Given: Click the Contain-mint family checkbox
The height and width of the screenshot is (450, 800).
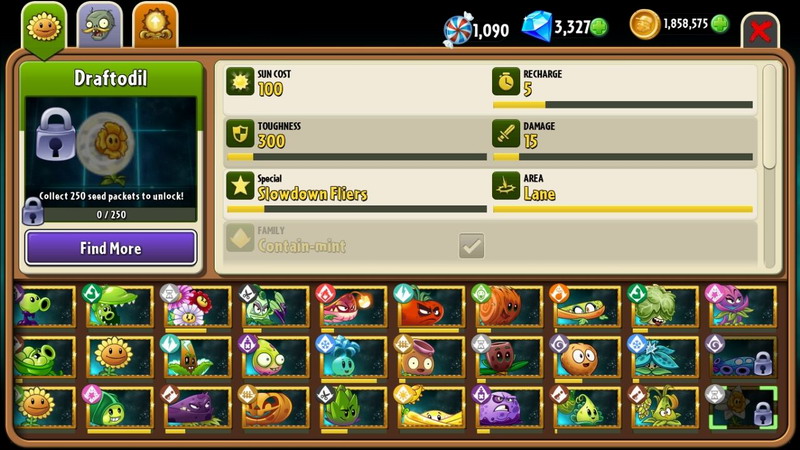Looking at the screenshot, I should click(471, 244).
